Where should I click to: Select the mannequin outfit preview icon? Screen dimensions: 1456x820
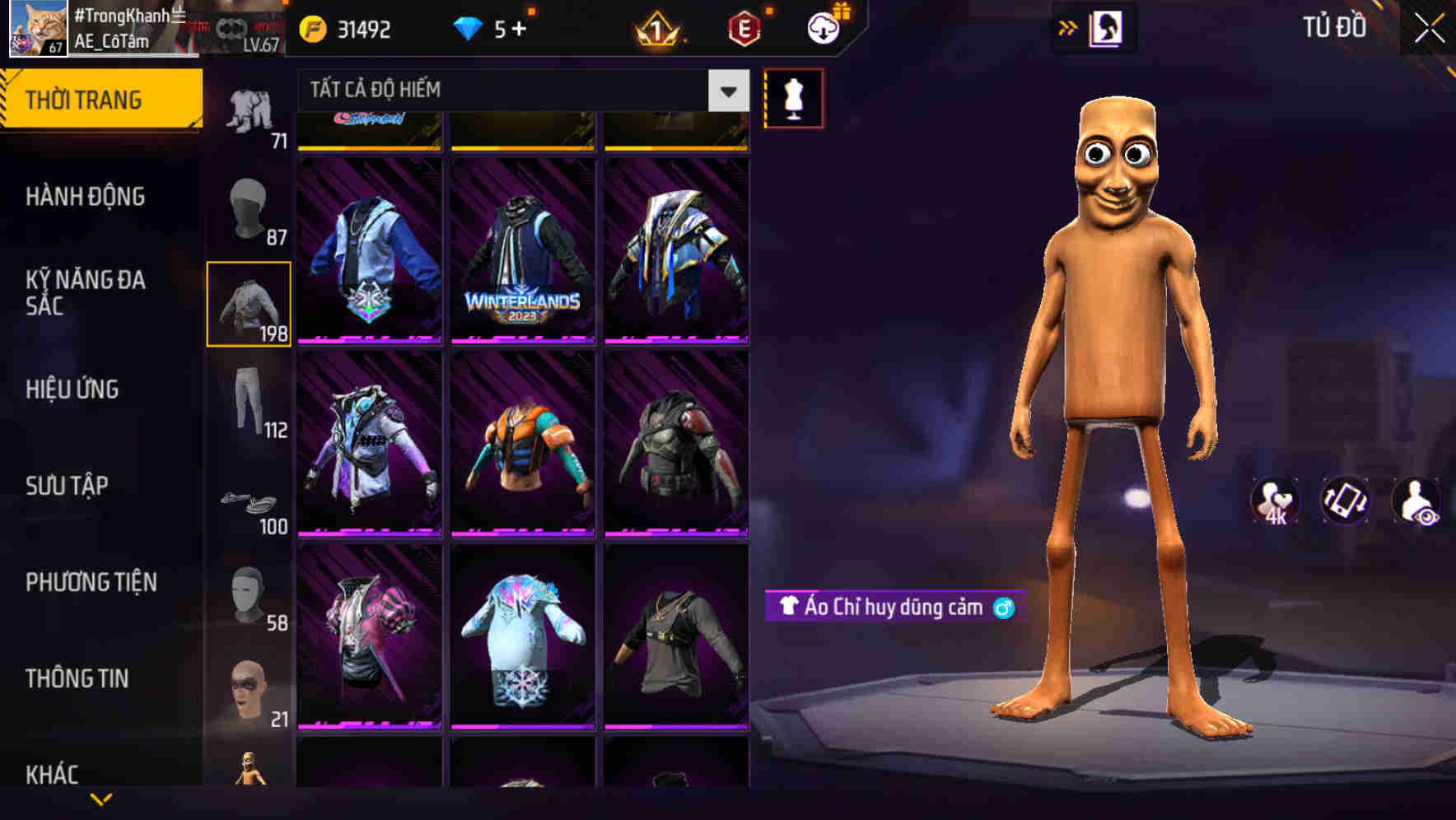pos(793,97)
